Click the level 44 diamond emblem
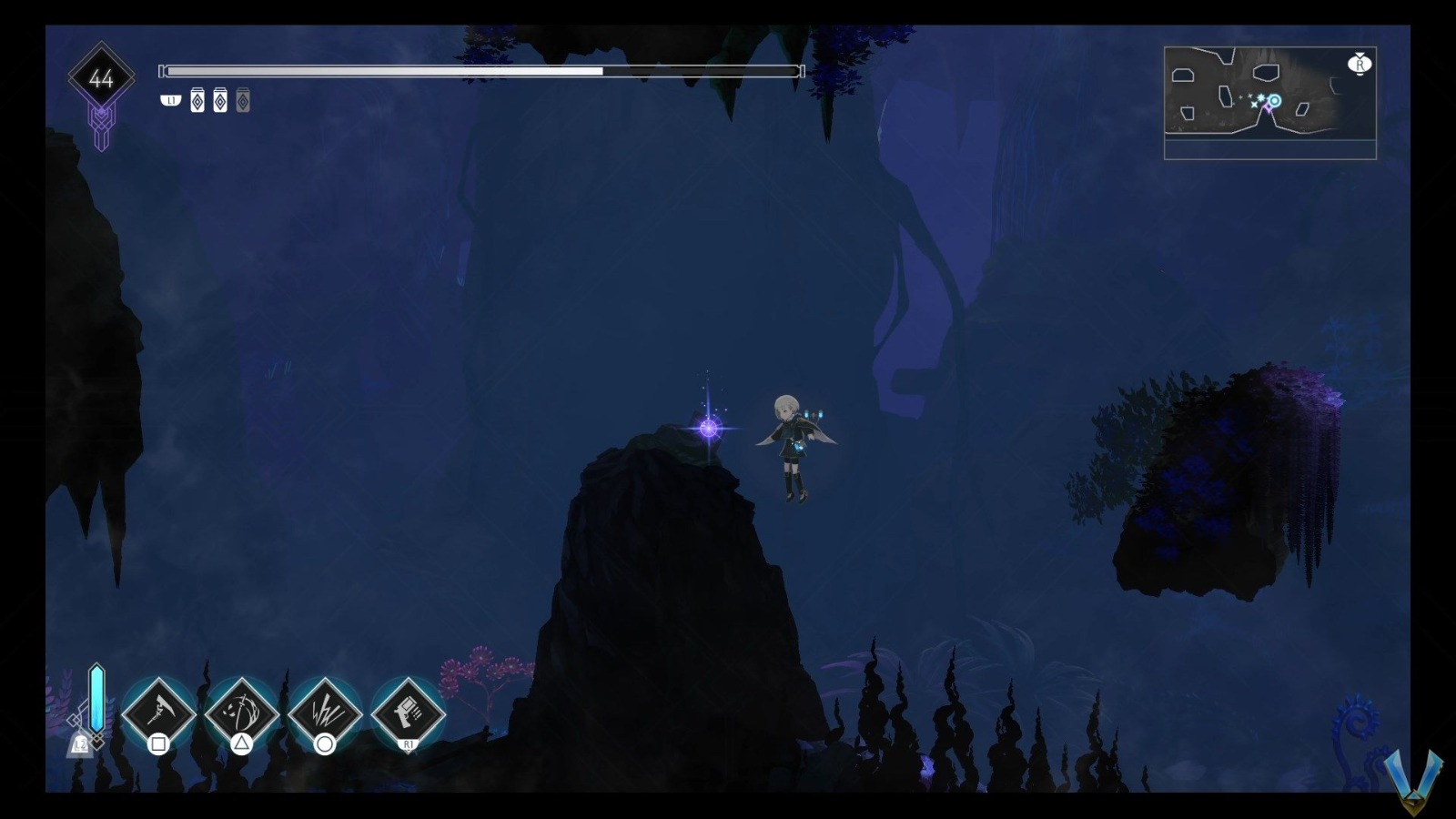The width and height of the screenshot is (1456, 819). point(101,77)
